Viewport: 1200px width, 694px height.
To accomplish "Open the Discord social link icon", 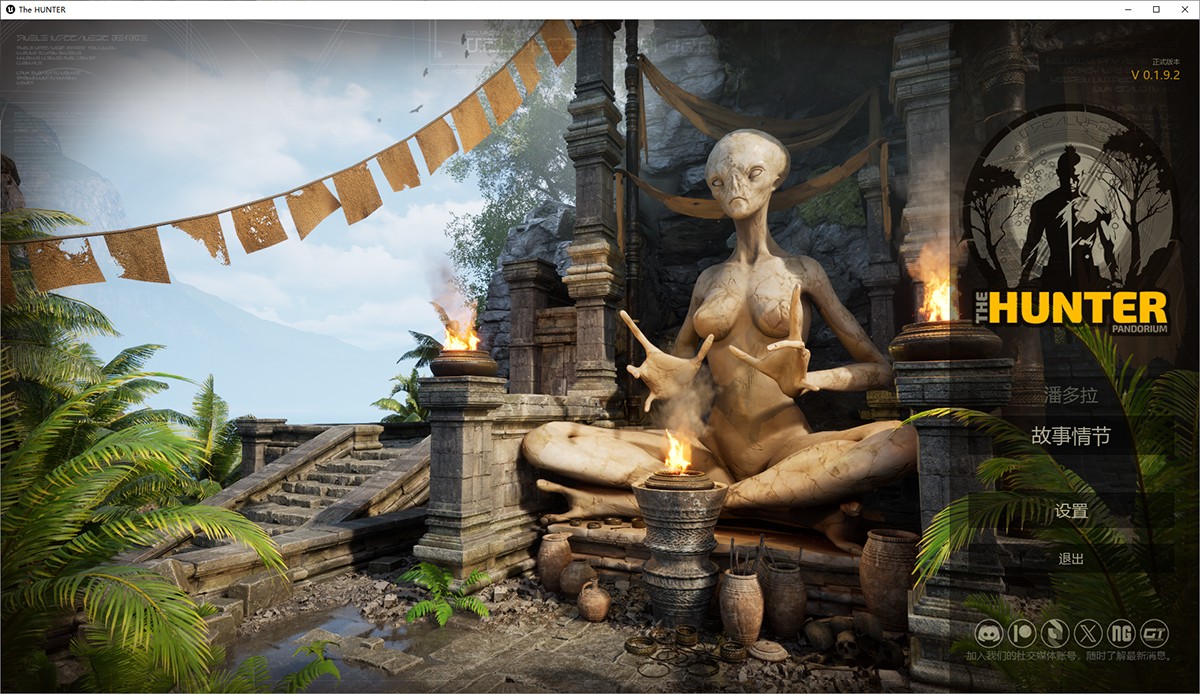I will click(x=990, y=634).
